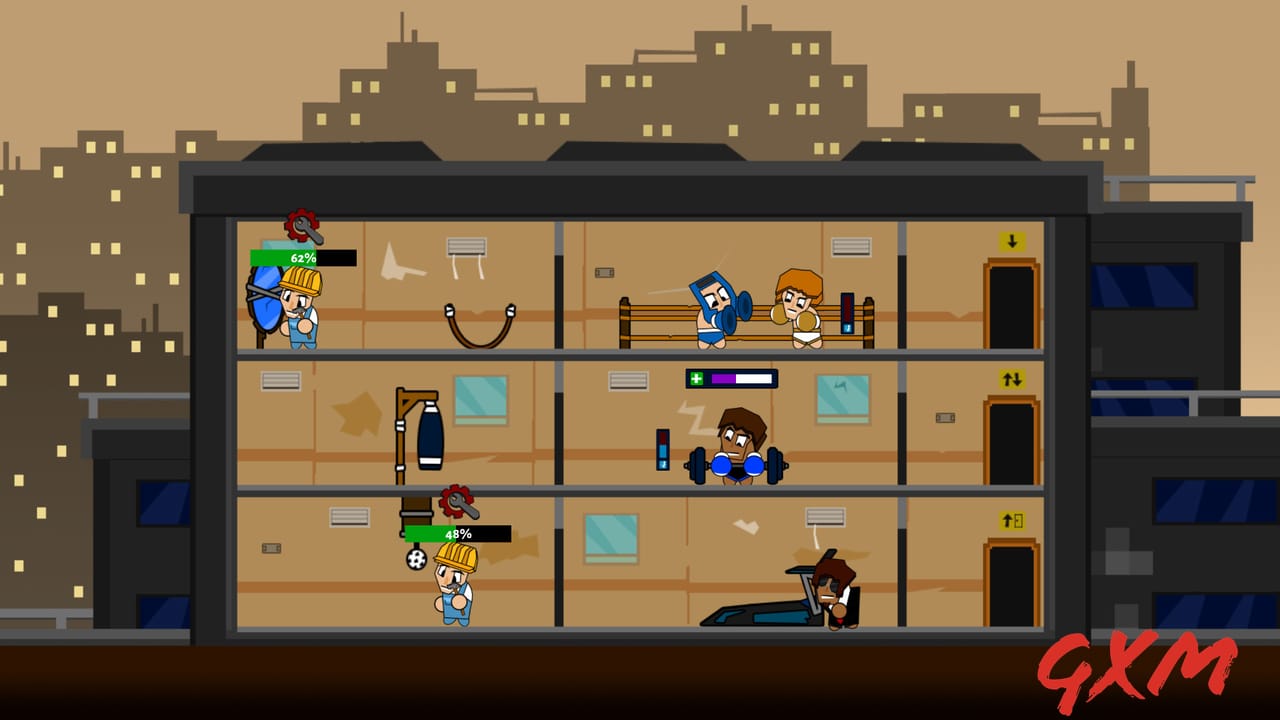Click the air conditioner vent on the top floor

click(465, 246)
